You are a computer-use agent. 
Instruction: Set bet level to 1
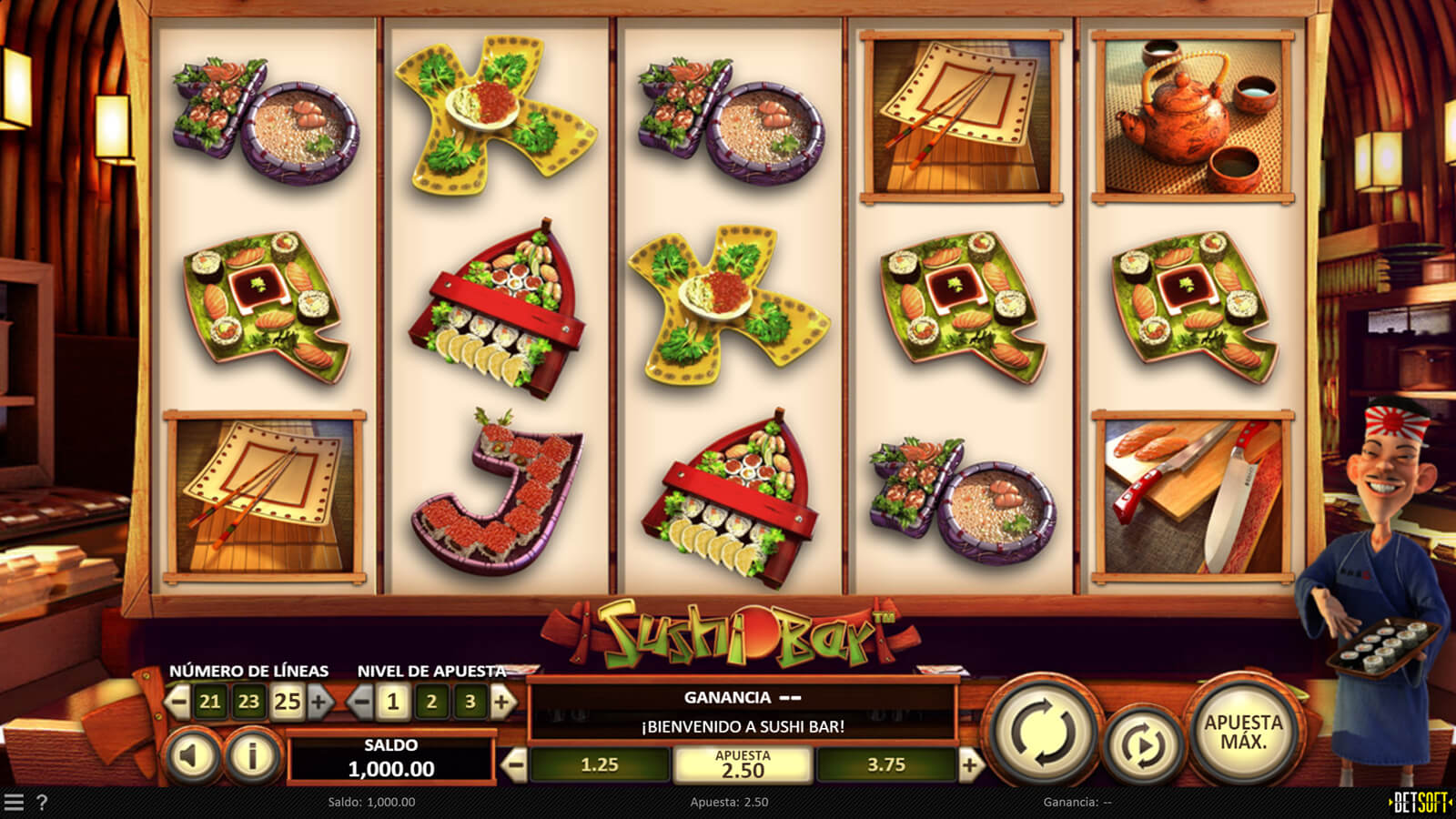[x=393, y=702]
